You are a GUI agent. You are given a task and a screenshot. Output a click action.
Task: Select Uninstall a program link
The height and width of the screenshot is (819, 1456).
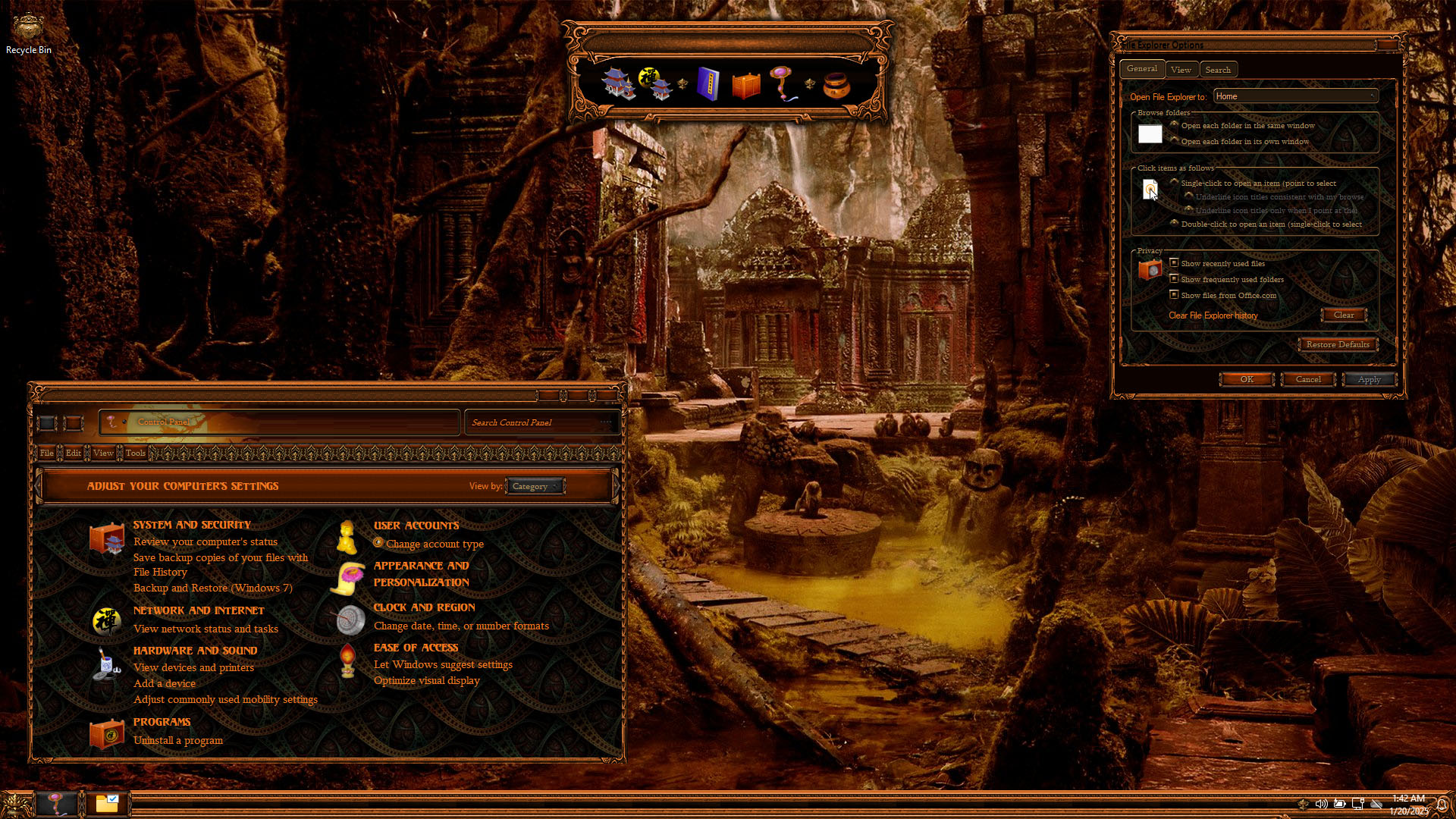pyautogui.click(x=178, y=740)
